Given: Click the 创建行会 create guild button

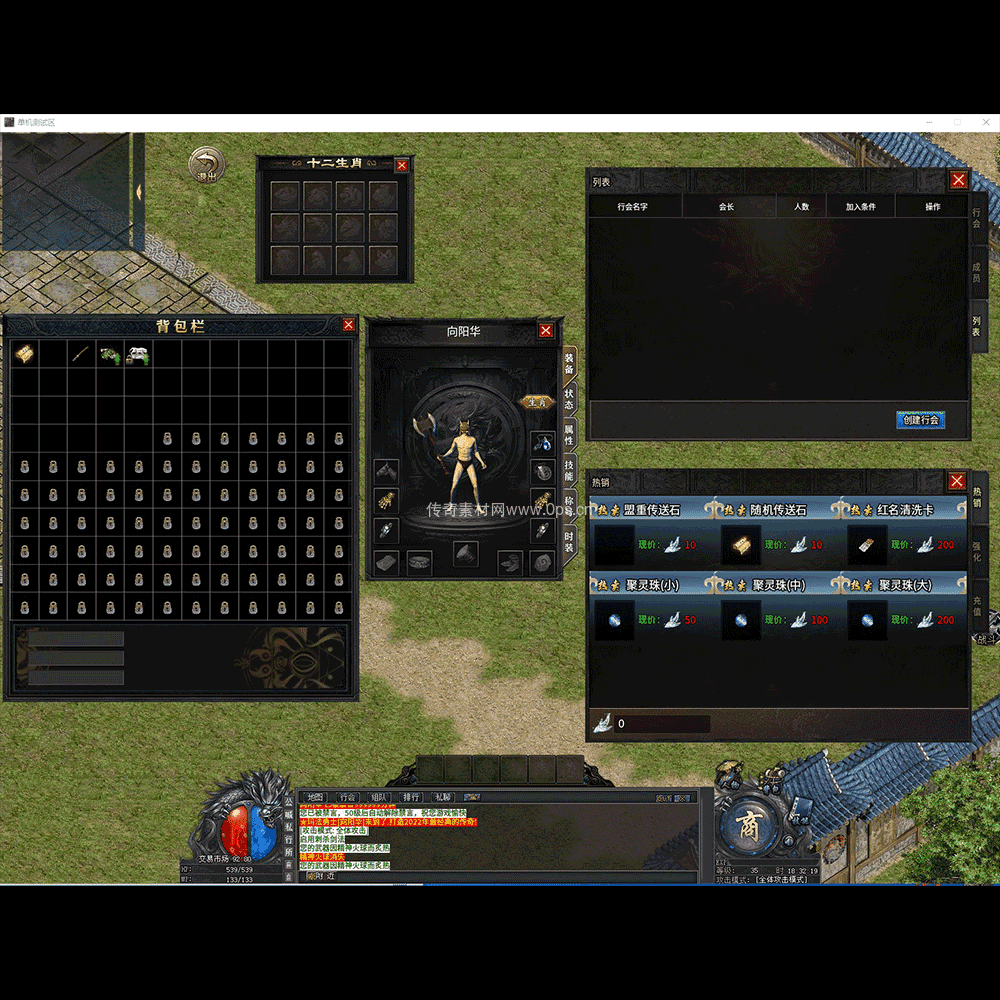Looking at the screenshot, I should (920, 420).
